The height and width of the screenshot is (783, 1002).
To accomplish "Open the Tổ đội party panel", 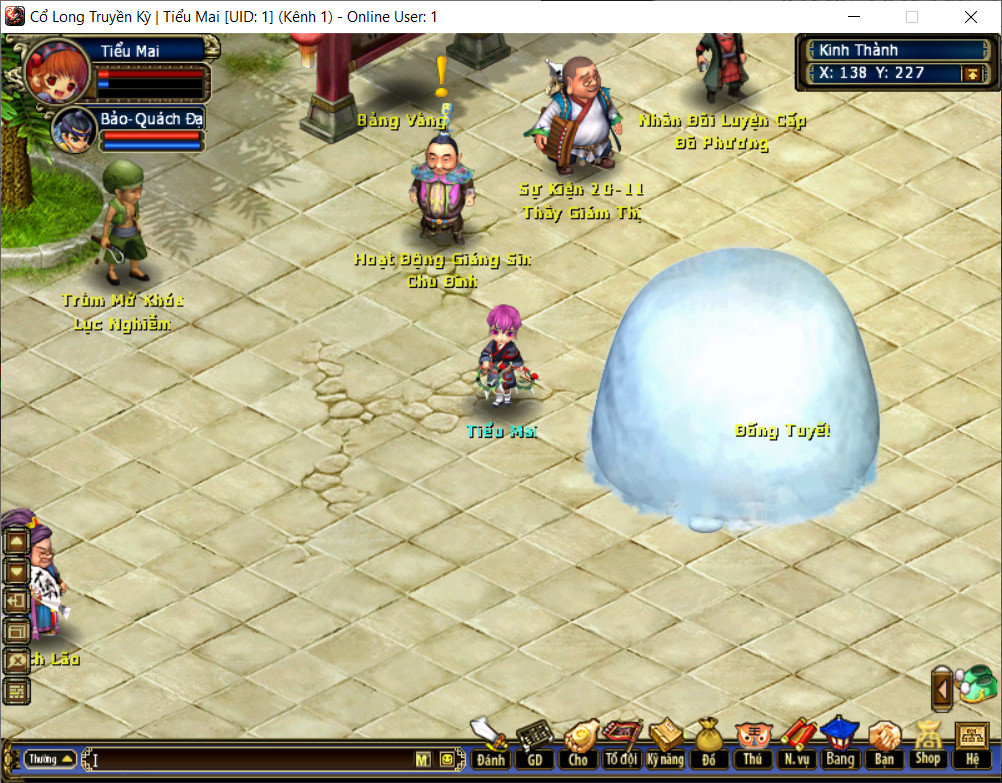I will point(621,745).
